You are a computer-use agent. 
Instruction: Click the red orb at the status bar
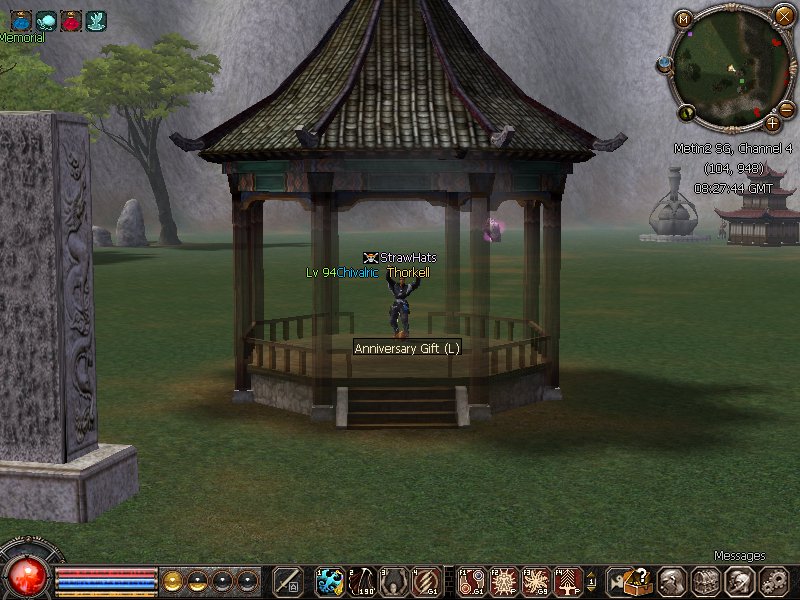pyautogui.click(x=27, y=577)
